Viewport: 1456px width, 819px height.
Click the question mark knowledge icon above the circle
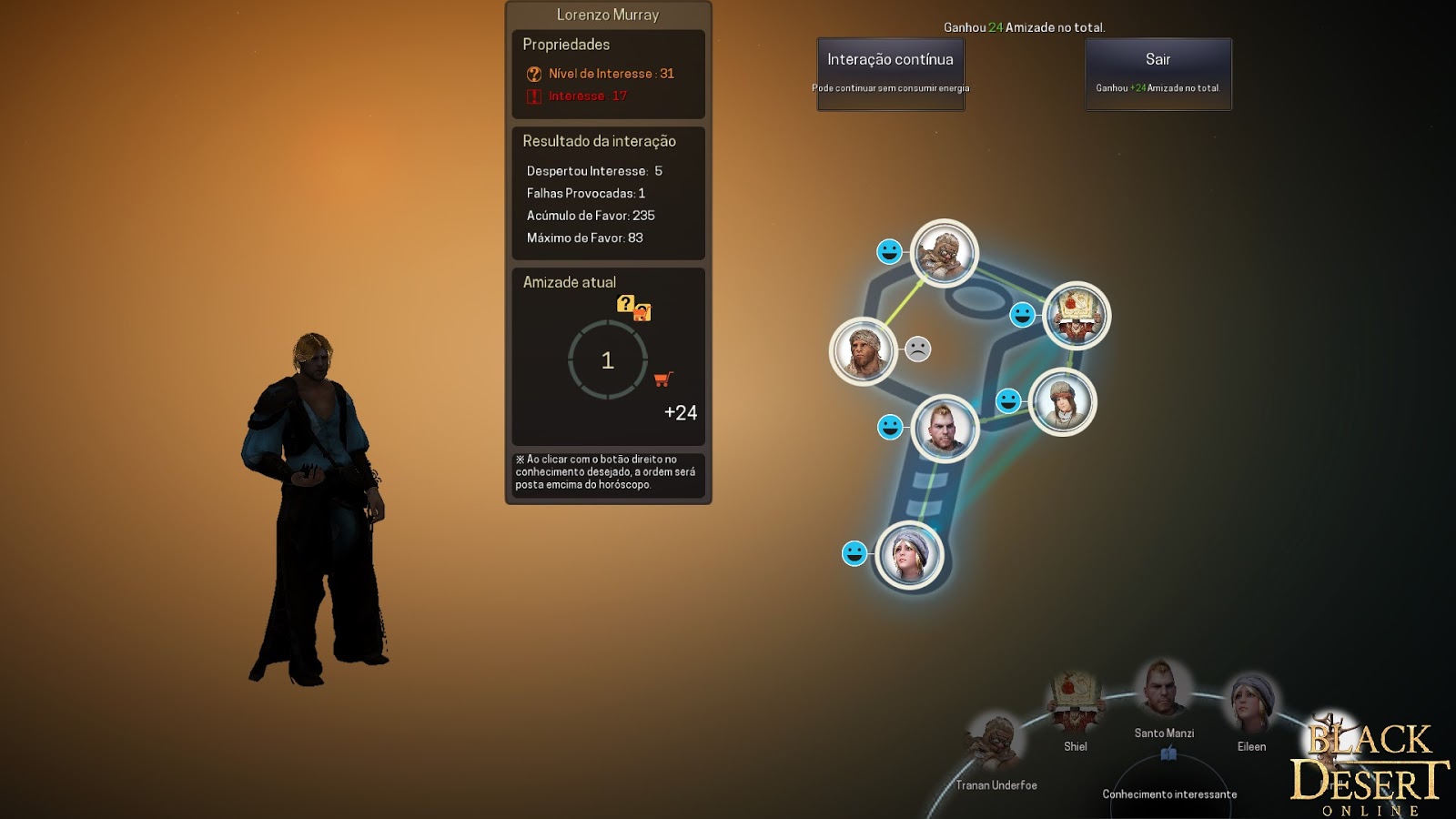(x=623, y=306)
